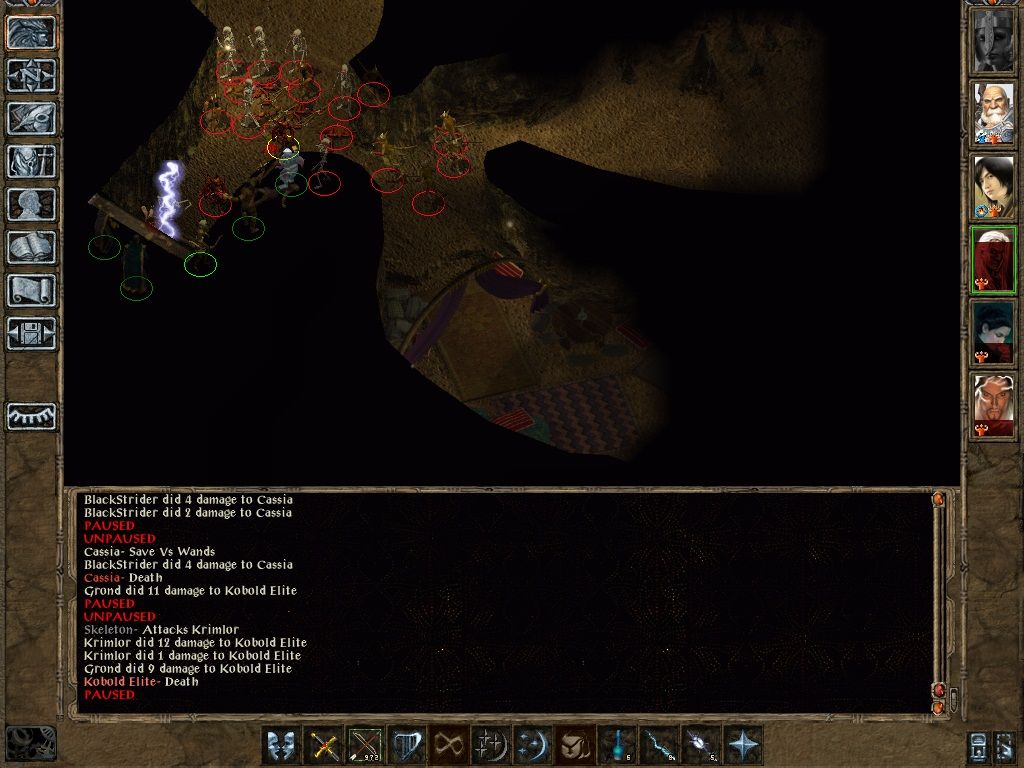Select the white-bearded dwarf portrait

click(994, 113)
